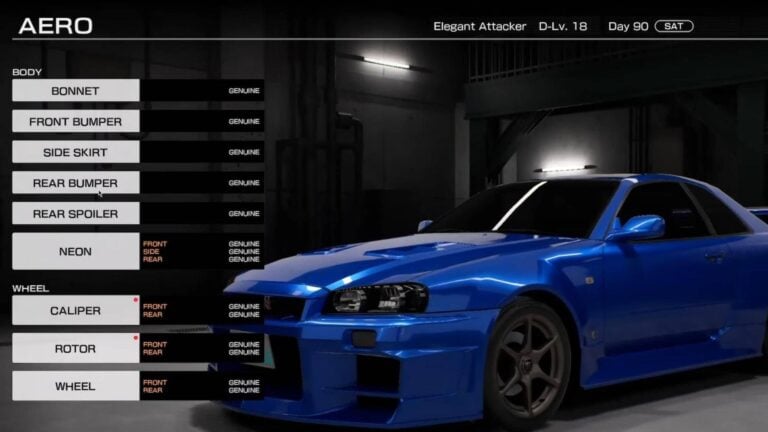The height and width of the screenshot is (432, 768).
Task: Select the Rear Bumper option
Action: point(76,183)
